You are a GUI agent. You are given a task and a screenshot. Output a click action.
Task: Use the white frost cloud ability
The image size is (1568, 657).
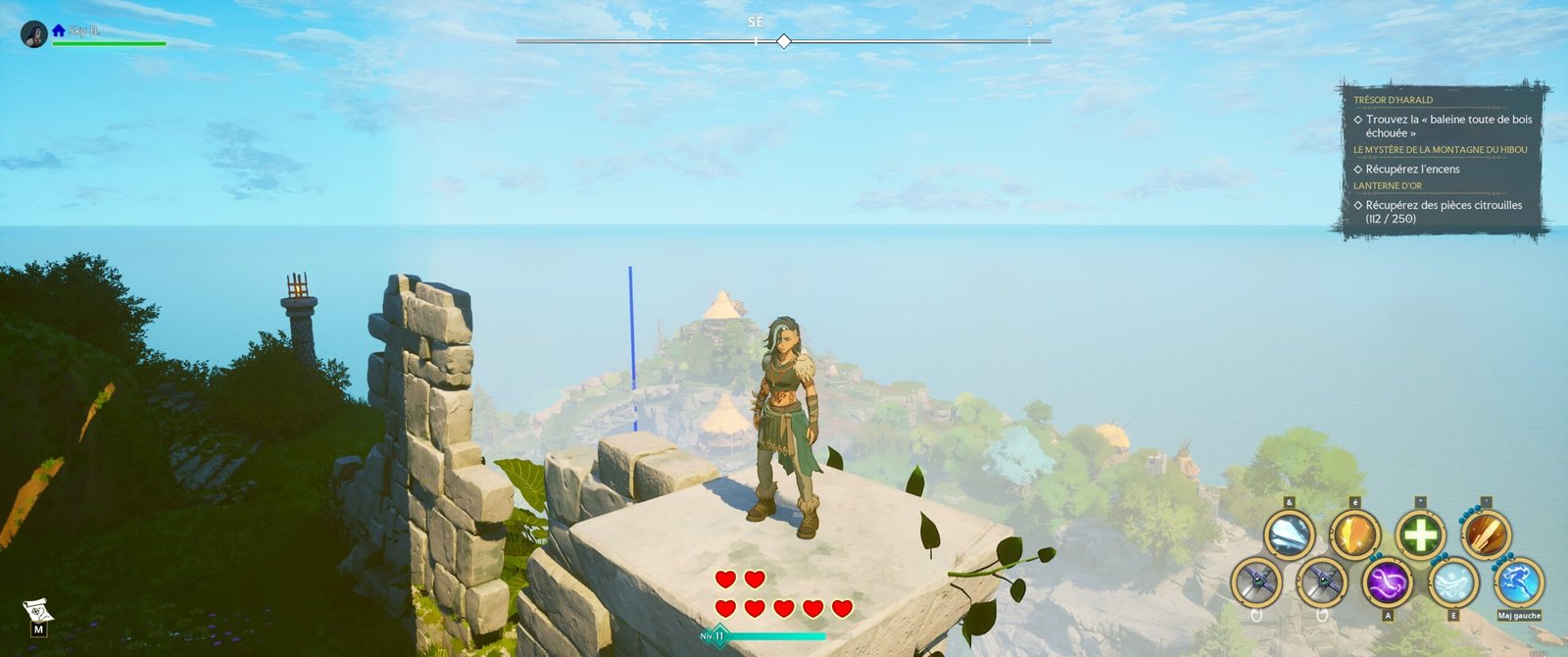tap(1453, 582)
